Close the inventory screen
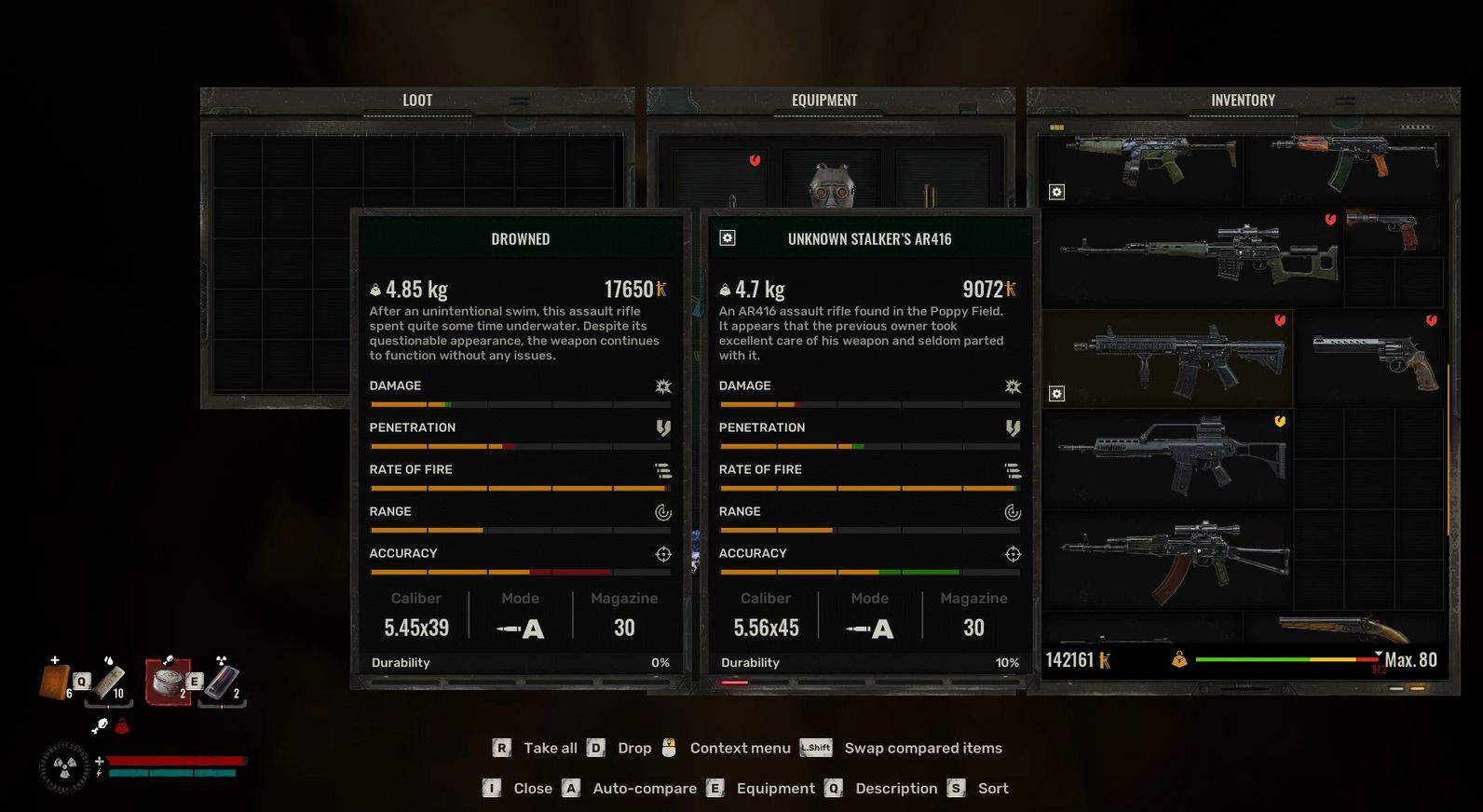The image size is (1483, 812). pos(532,788)
